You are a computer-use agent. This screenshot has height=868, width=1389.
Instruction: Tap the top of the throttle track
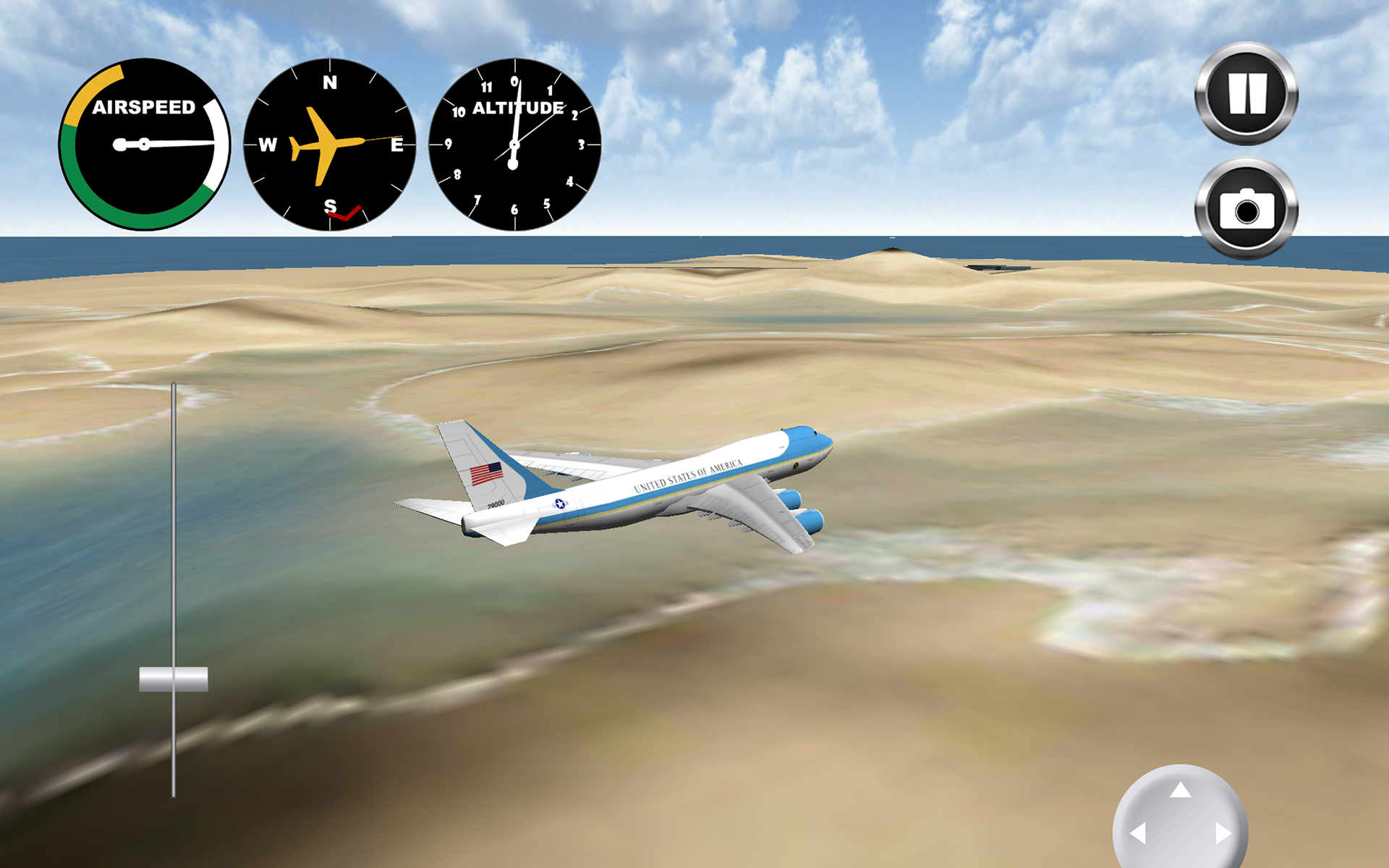point(173,383)
